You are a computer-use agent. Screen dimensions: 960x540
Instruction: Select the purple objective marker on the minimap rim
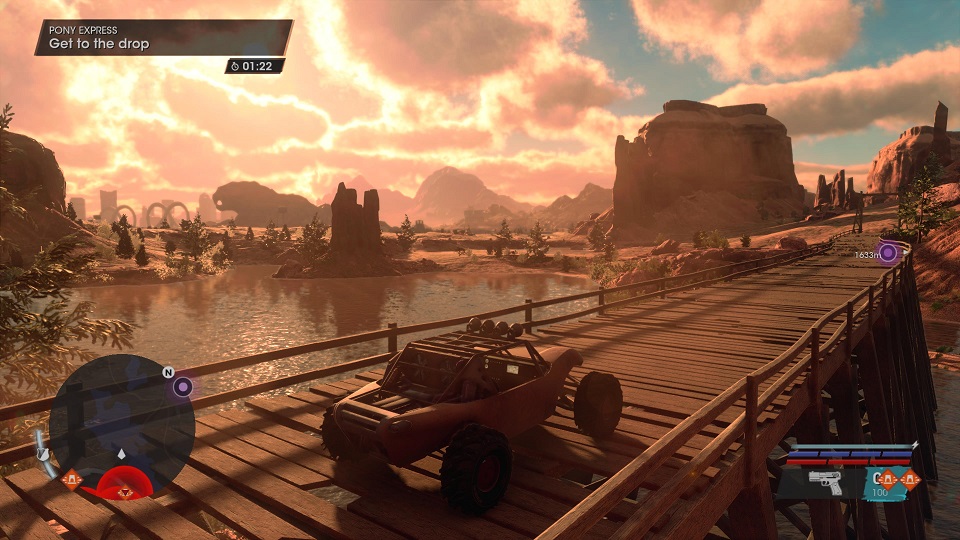pyautogui.click(x=182, y=387)
